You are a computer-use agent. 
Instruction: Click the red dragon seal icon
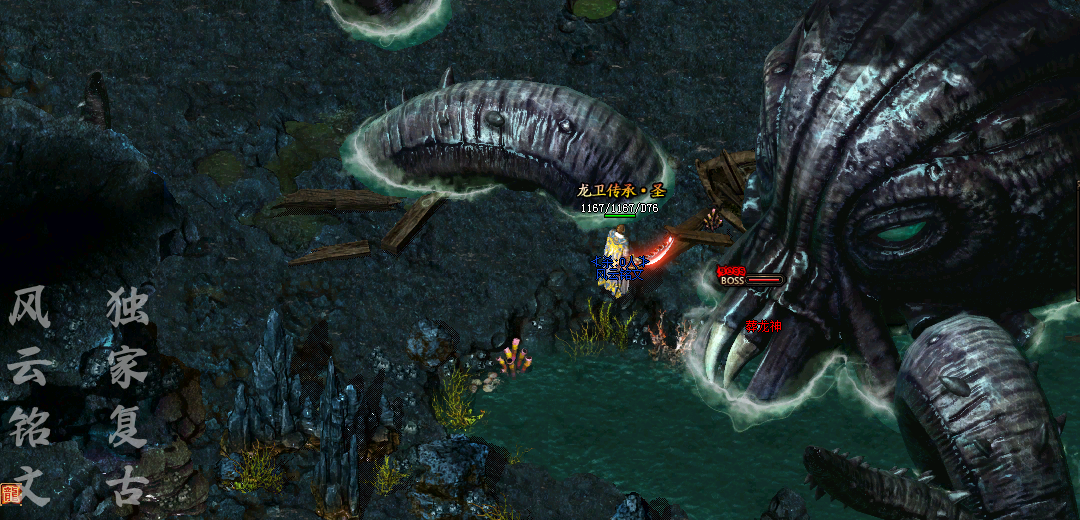(11, 493)
